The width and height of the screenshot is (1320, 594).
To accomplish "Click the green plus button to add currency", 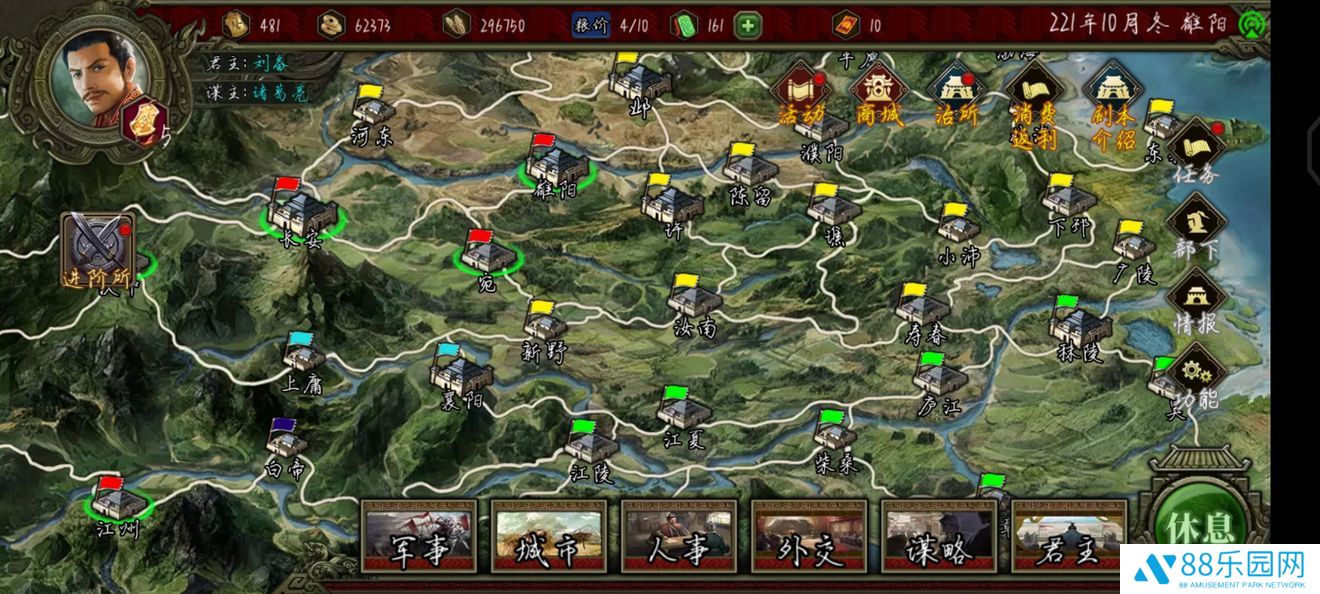I will 748,25.
